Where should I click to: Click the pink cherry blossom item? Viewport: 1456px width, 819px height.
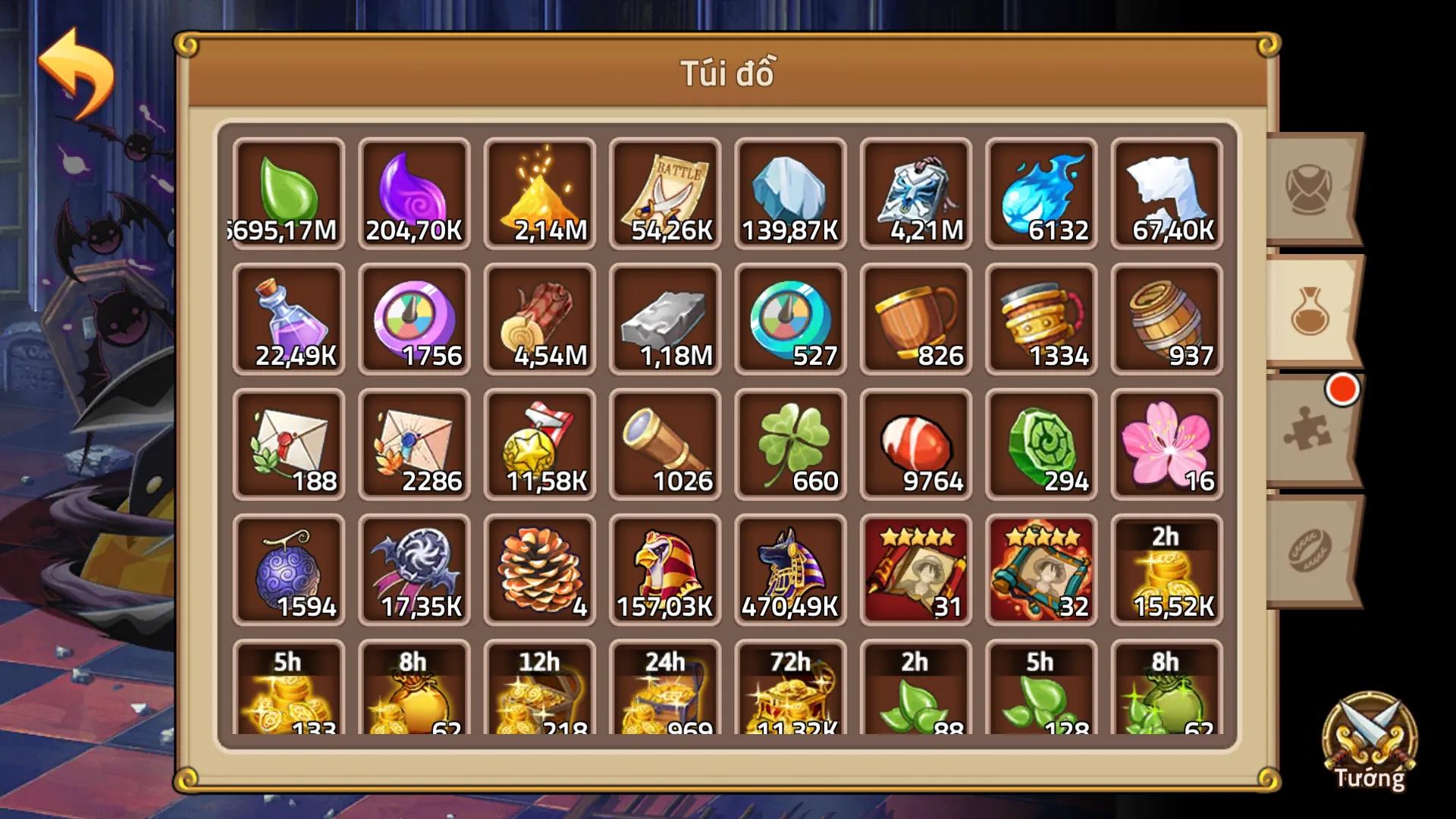pos(1166,444)
